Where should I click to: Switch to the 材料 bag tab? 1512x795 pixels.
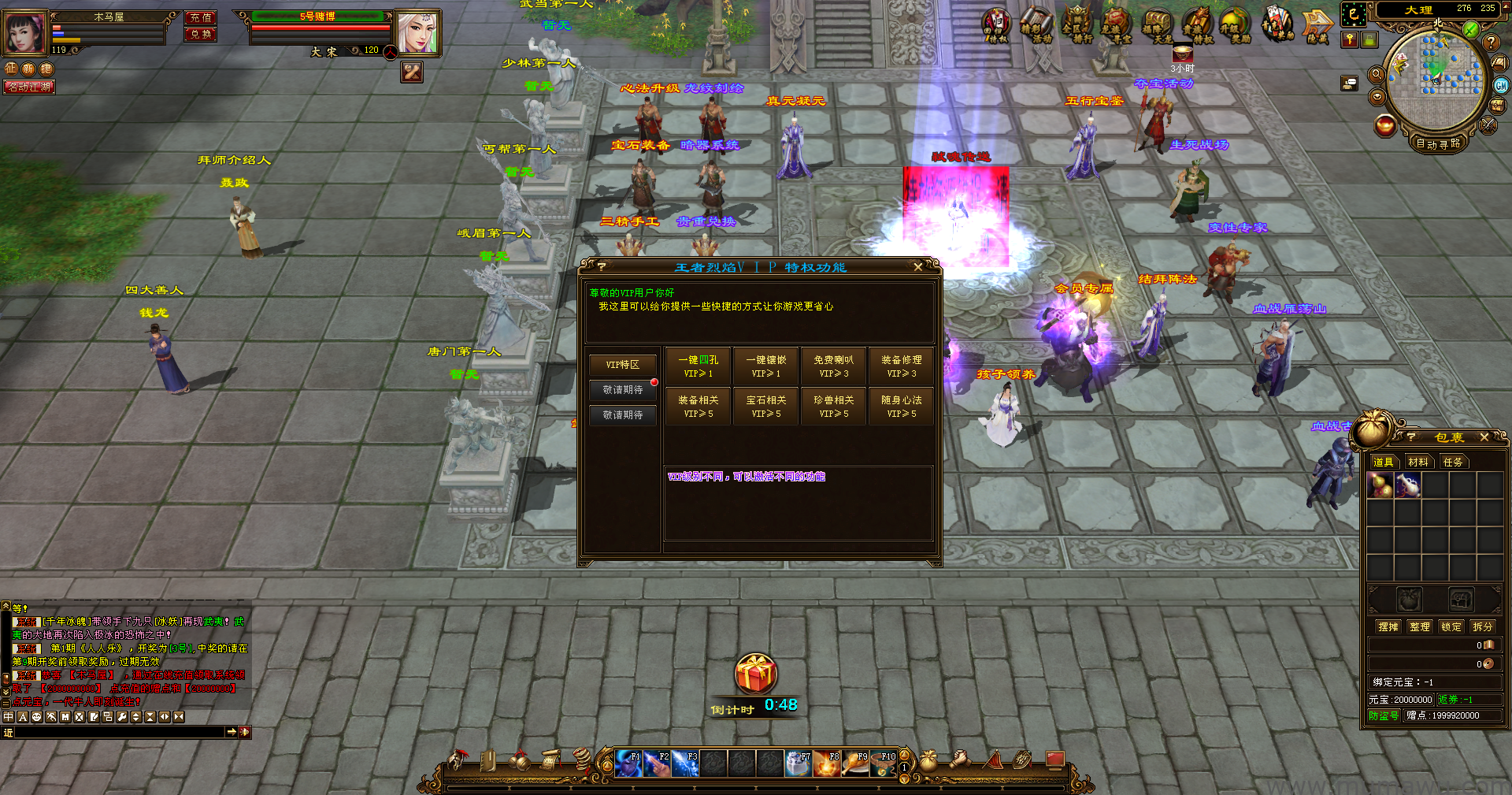click(1417, 463)
